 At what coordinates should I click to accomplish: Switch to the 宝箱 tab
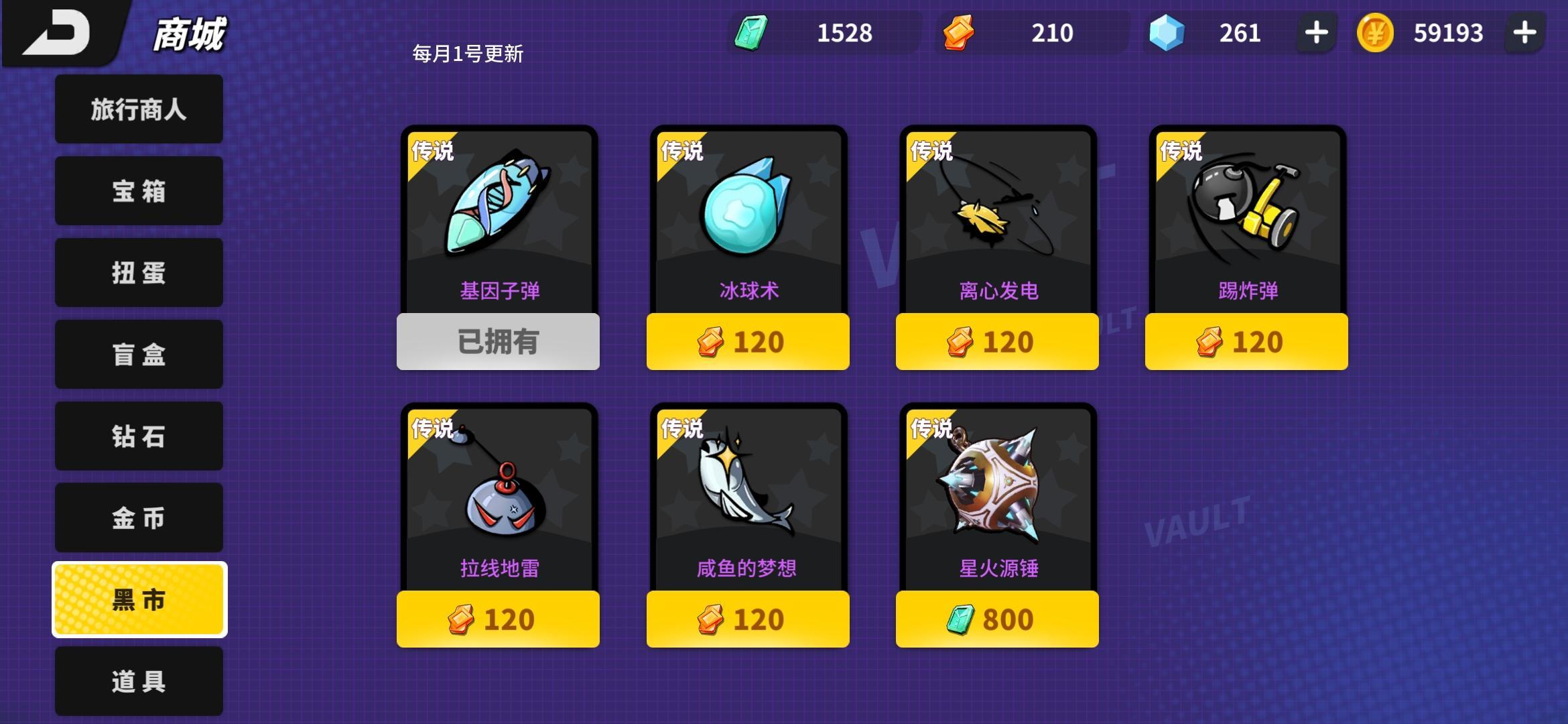[x=138, y=191]
